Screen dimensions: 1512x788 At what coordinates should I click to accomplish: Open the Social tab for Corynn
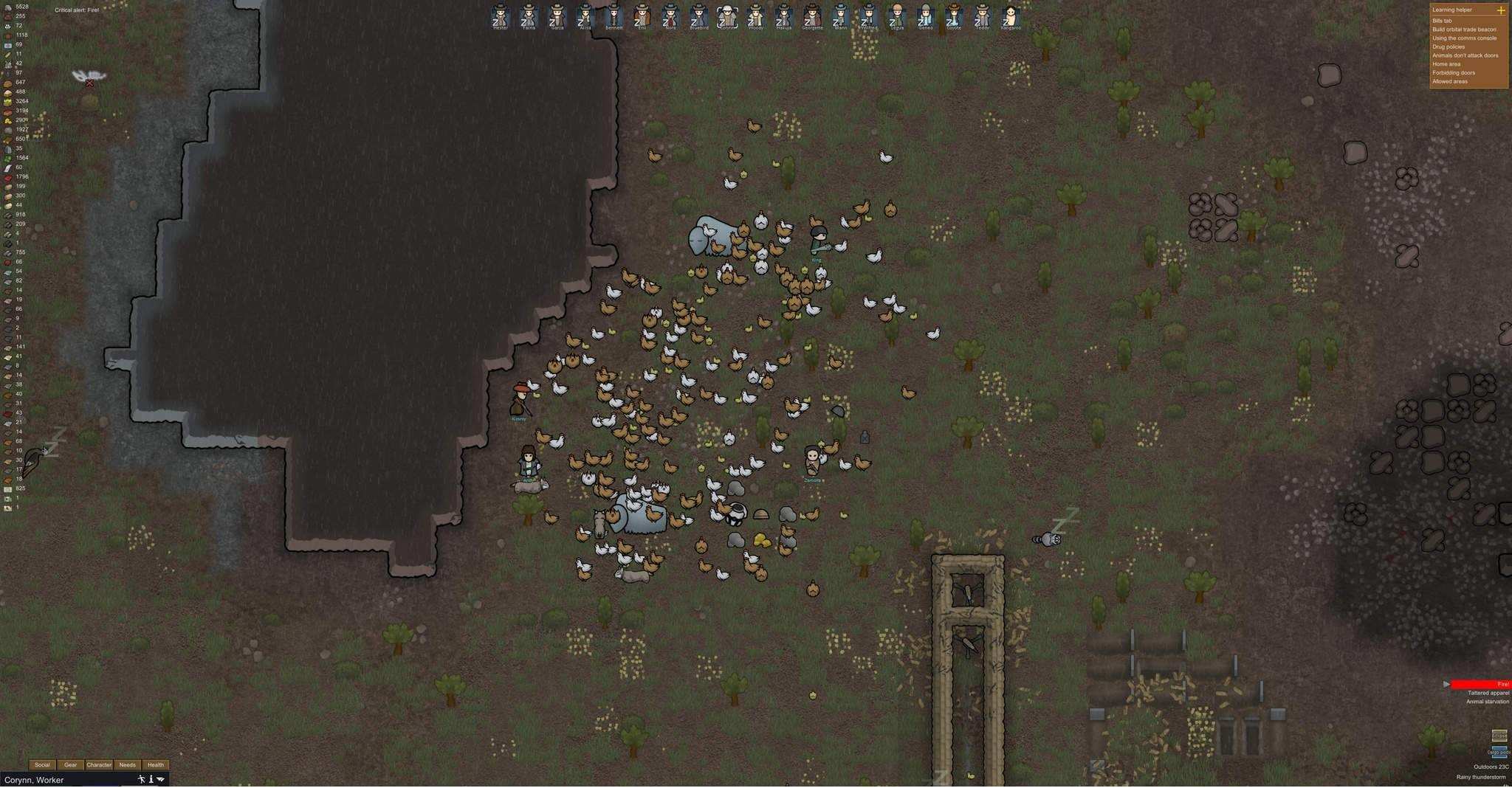[42, 765]
